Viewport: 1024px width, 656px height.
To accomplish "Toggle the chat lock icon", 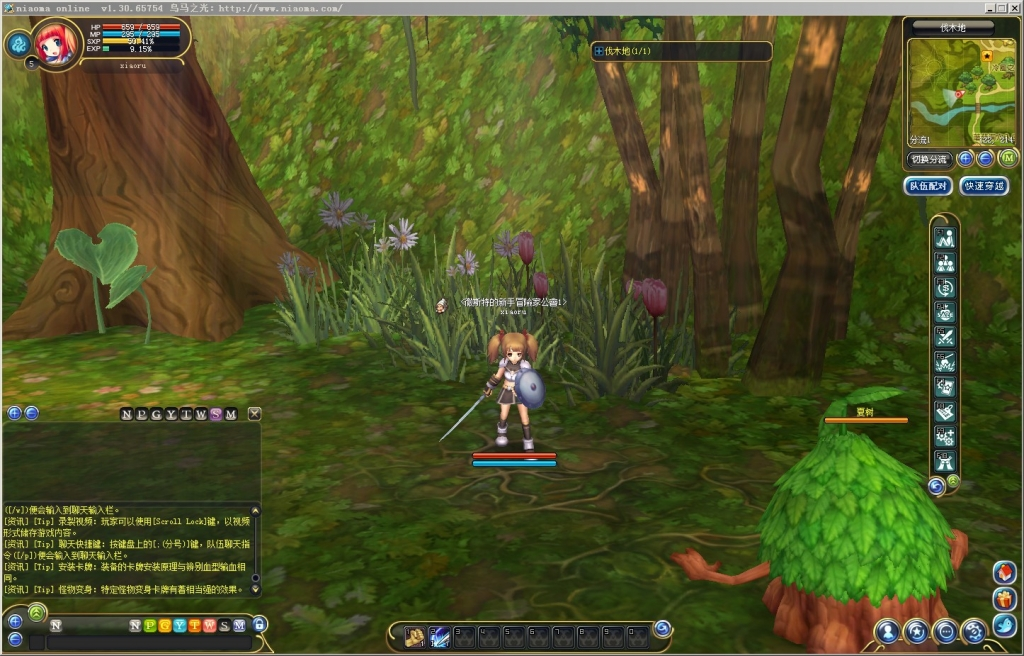I will [x=260, y=625].
